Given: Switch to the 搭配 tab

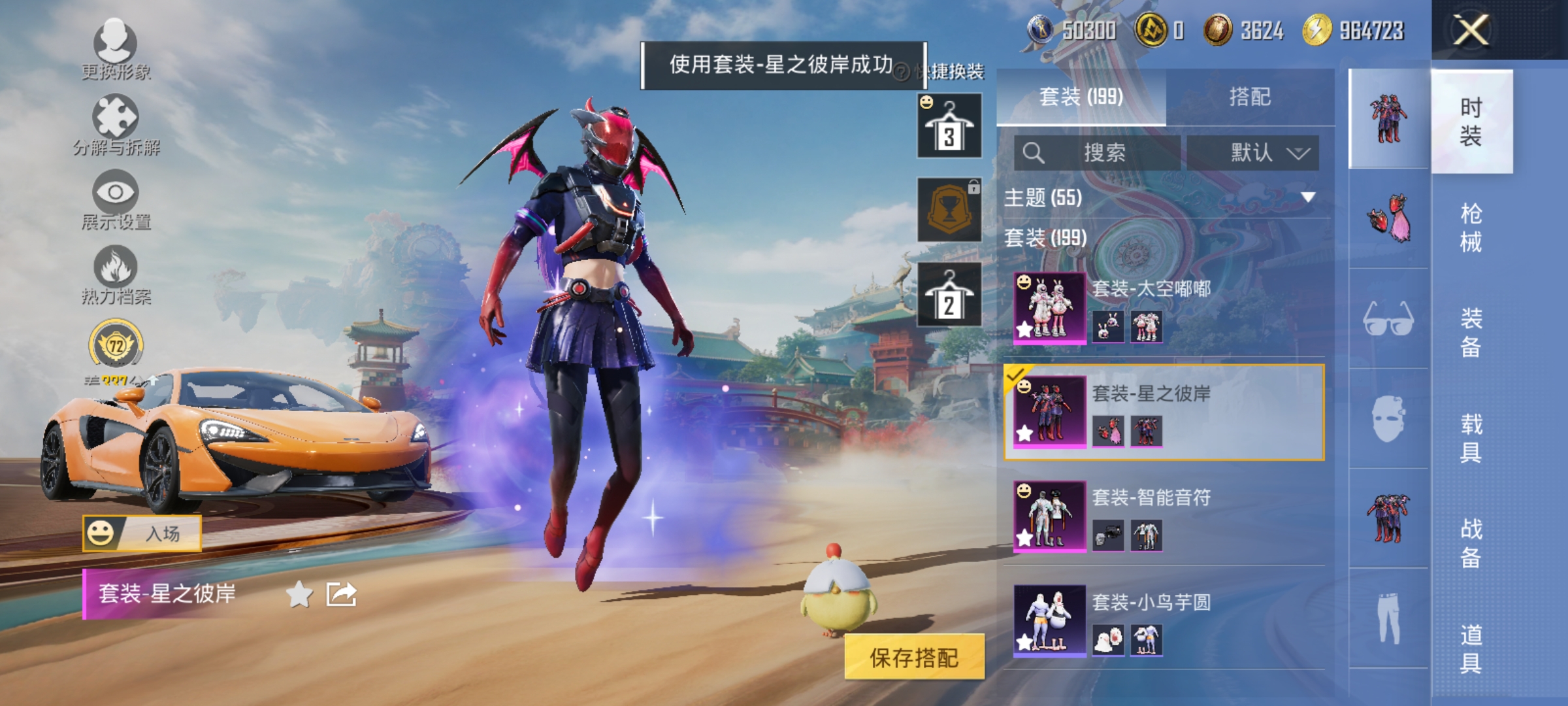Looking at the screenshot, I should click(1252, 97).
